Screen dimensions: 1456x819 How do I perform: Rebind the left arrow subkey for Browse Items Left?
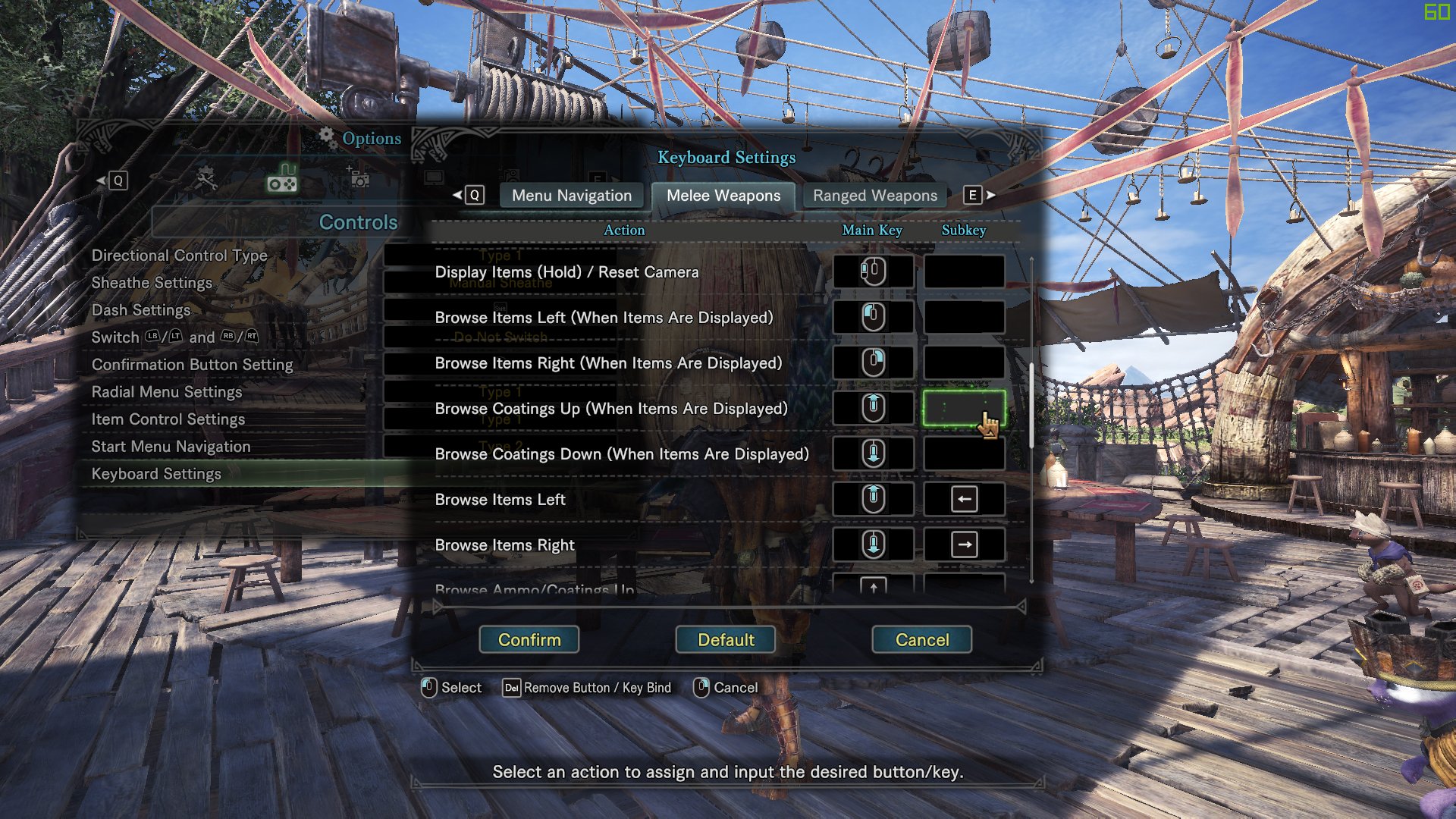pyautogui.click(x=964, y=499)
